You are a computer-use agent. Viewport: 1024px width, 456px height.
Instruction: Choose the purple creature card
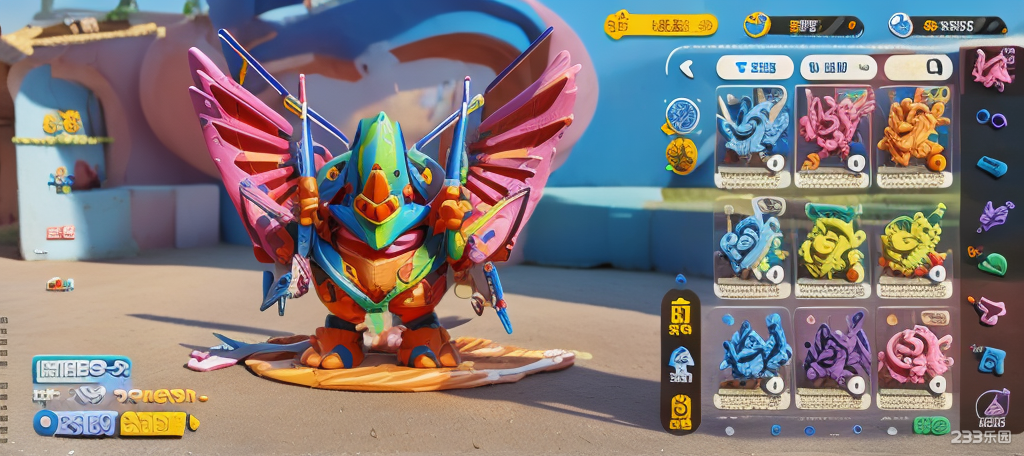point(837,357)
